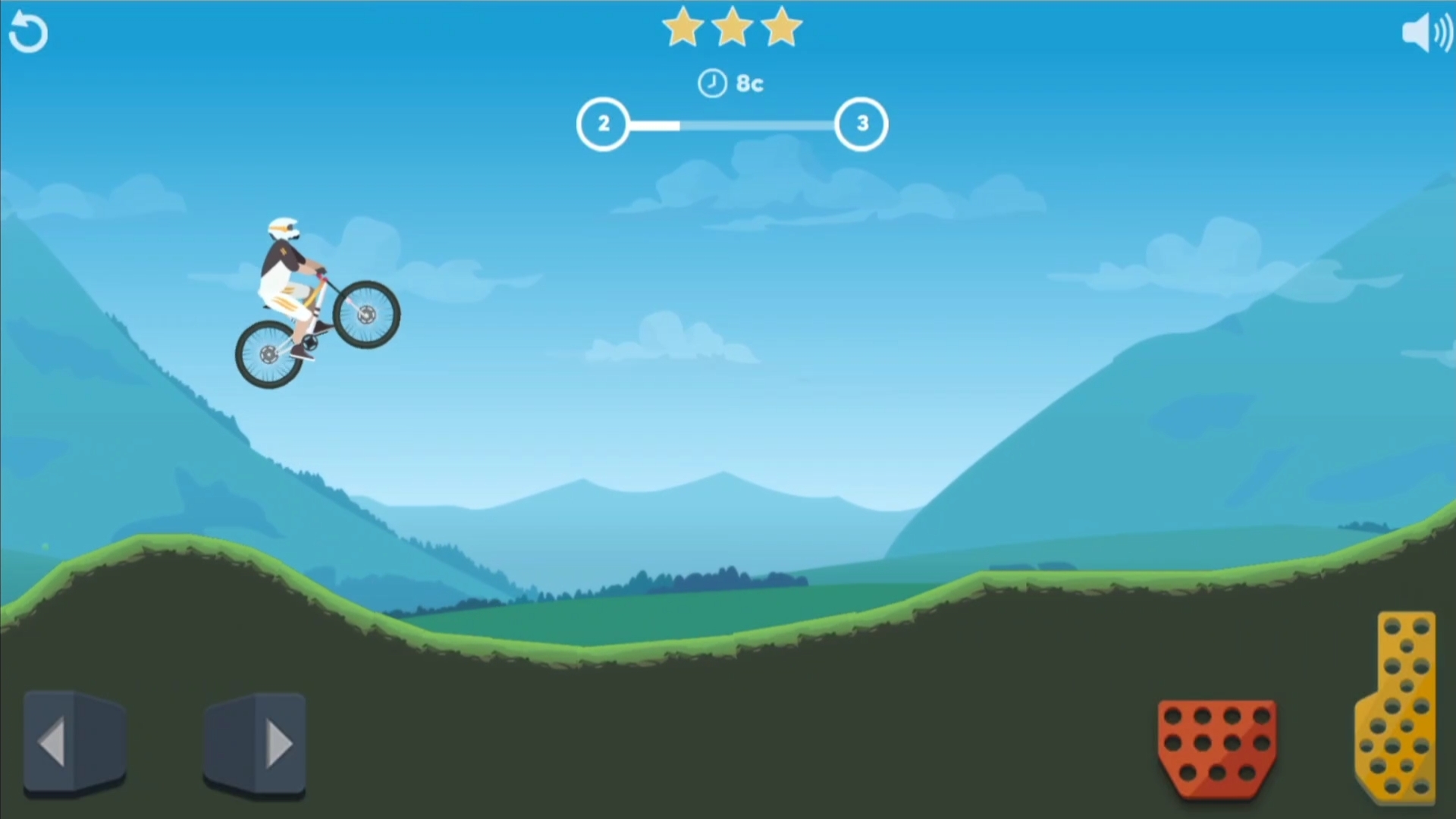Click the speaker volume icon top right

click(x=1428, y=32)
